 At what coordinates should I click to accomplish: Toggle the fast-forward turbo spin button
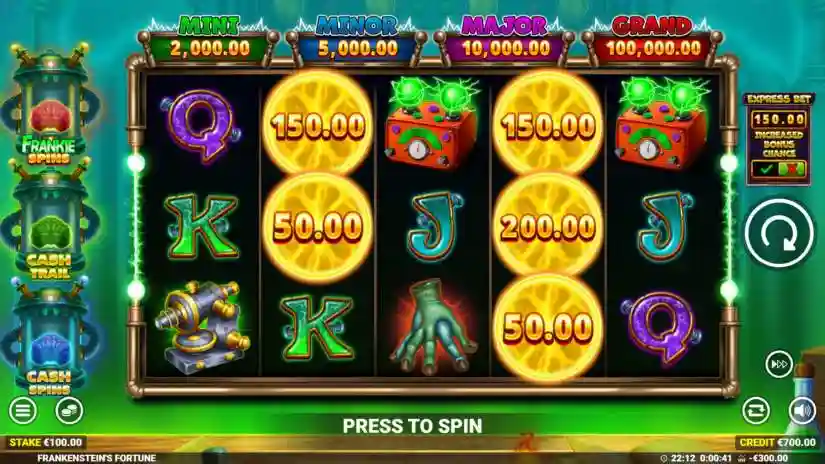coord(779,364)
